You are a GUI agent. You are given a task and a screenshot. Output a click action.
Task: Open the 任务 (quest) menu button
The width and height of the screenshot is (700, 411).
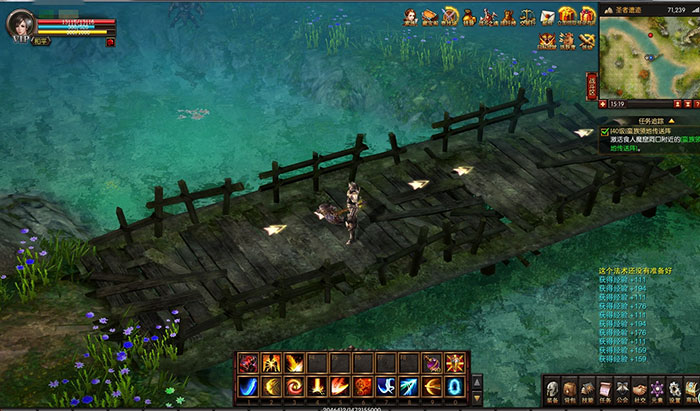click(x=603, y=390)
